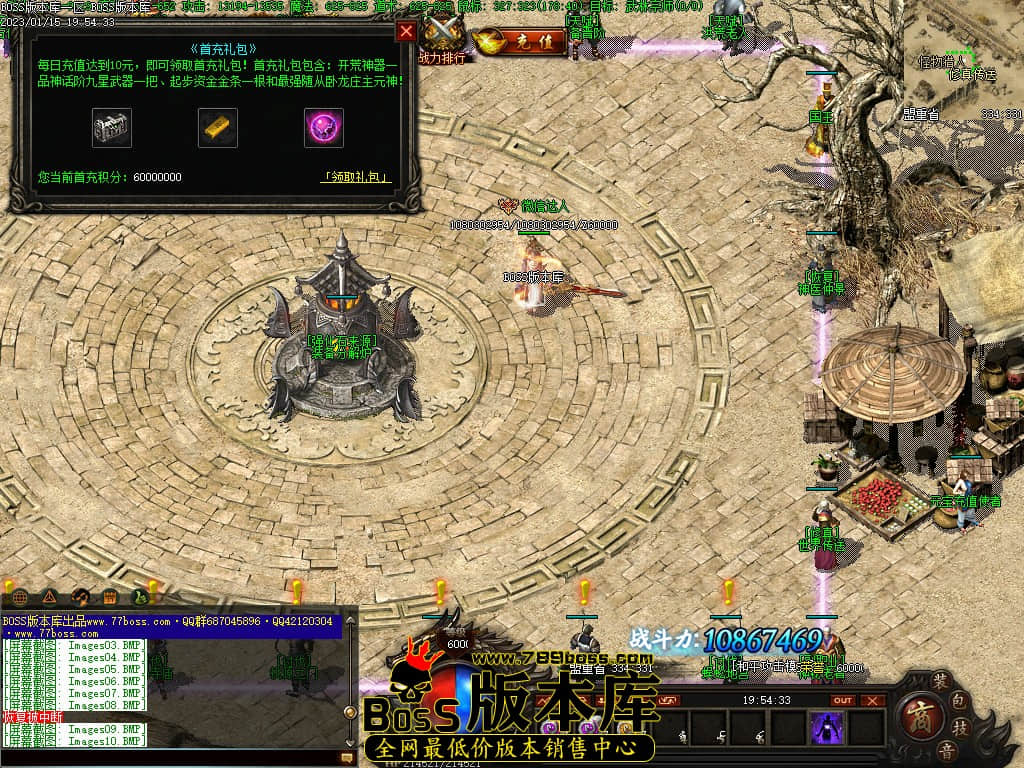The width and height of the screenshot is (1024, 768).
Task: Claim the gift pack via 领取礼包 link
Action: coord(356,177)
